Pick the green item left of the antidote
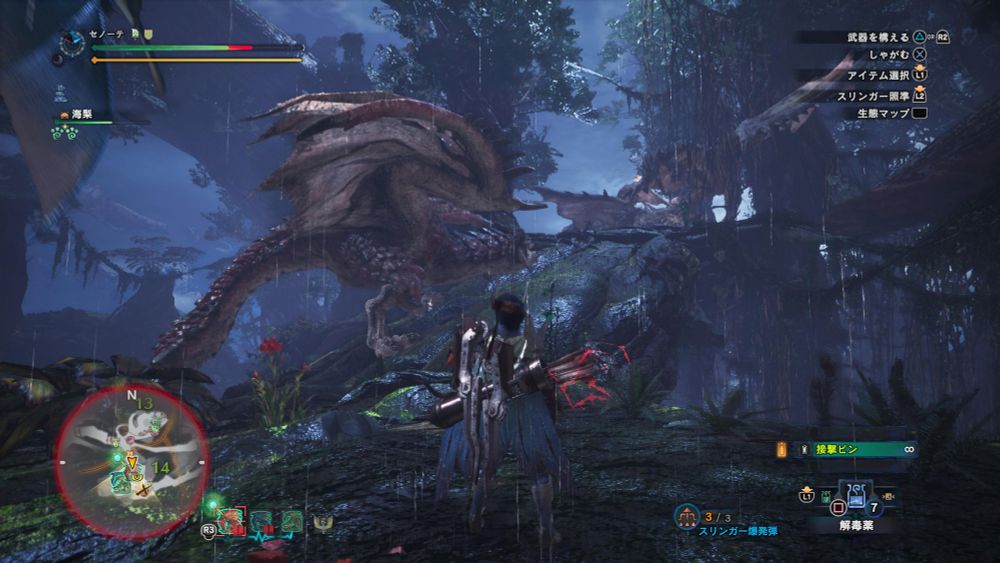The width and height of the screenshot is (1000, 563). tap(826, 494)
